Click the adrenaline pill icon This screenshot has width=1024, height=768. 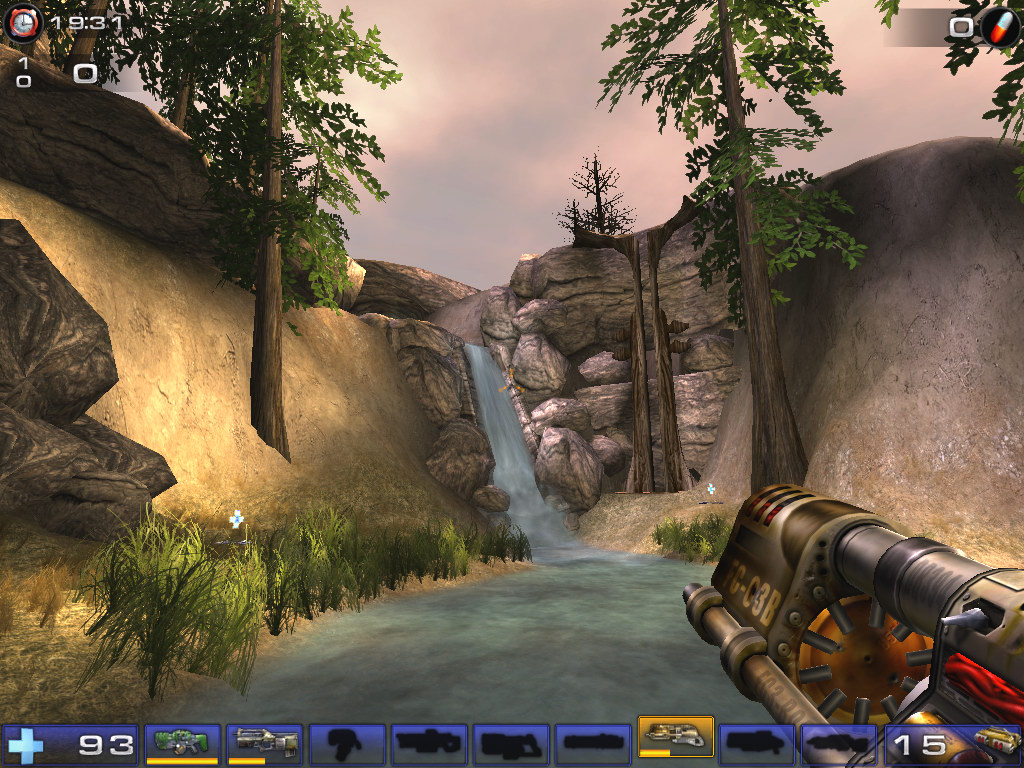point(999,27)
